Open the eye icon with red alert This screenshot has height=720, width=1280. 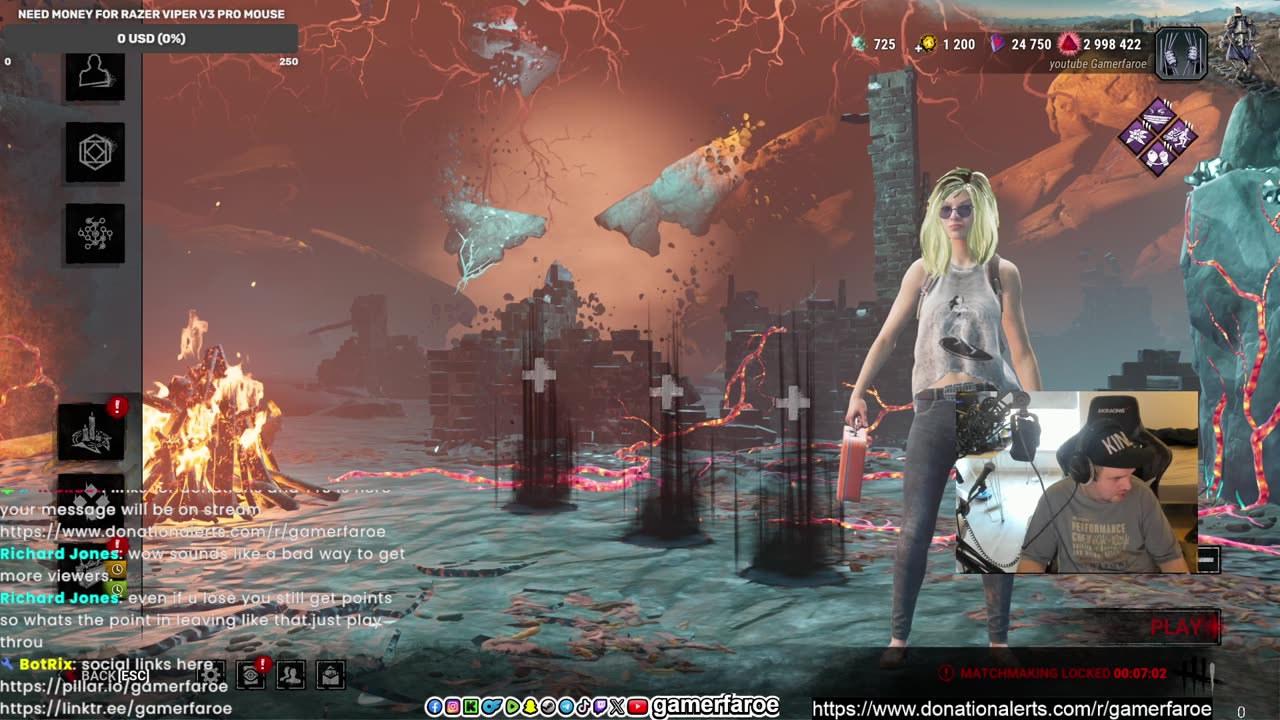[x=250, y=675]
